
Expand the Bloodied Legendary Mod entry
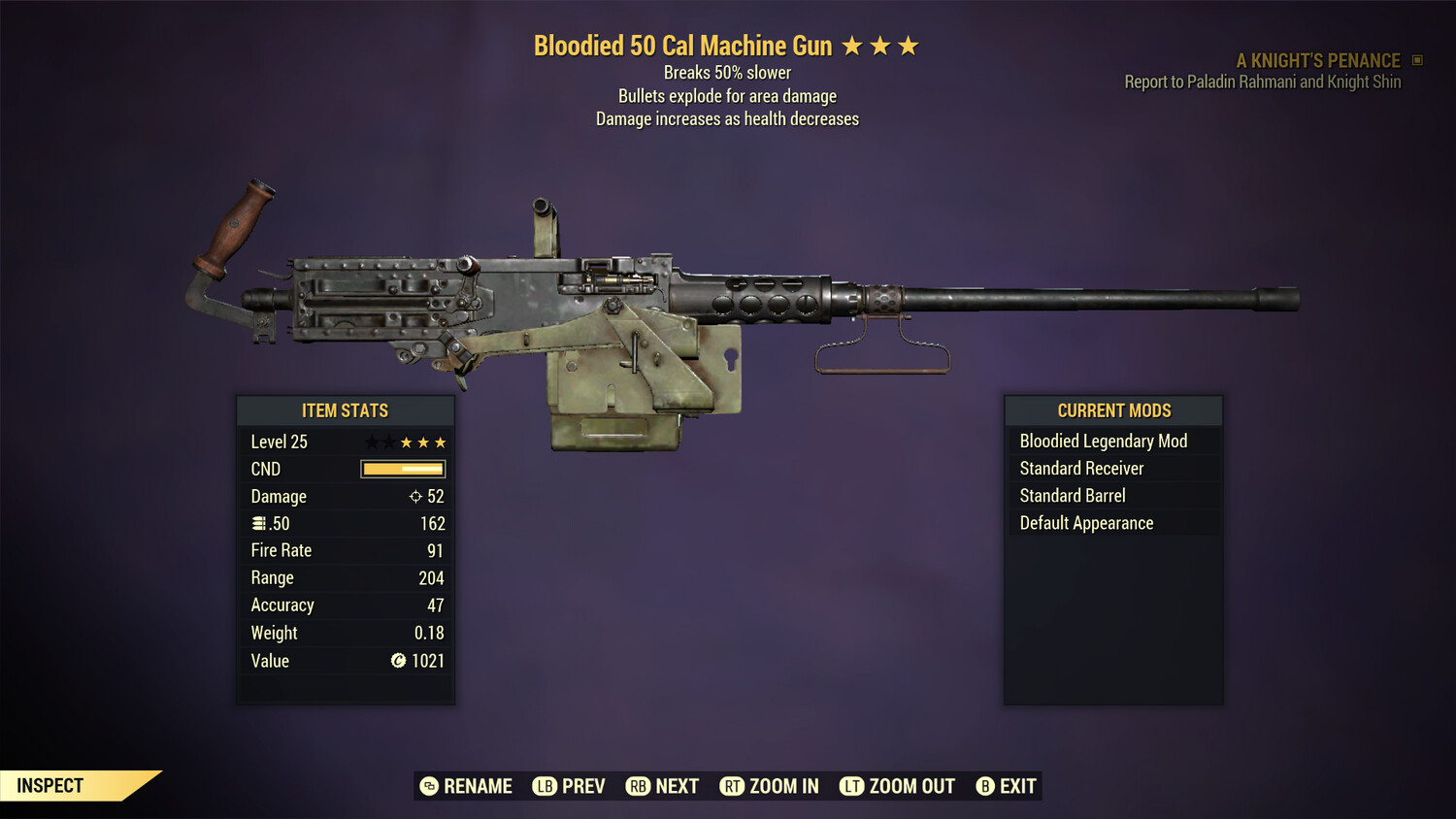(x=1103, y=441)
